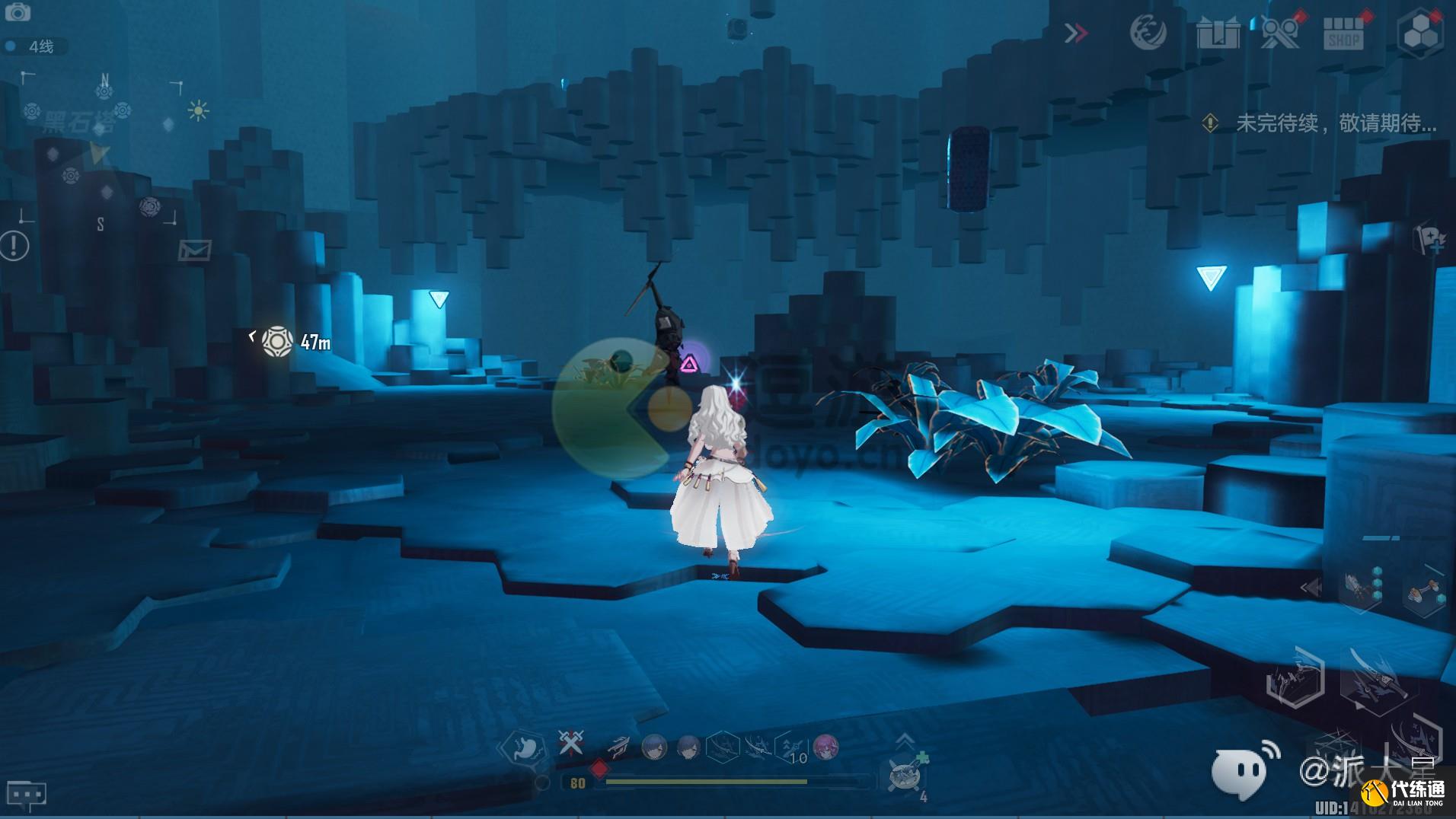The width and height of the screenshot is (1456, 819).
Task: Select the pink-haired character portrait
Action: pos(825,747)
